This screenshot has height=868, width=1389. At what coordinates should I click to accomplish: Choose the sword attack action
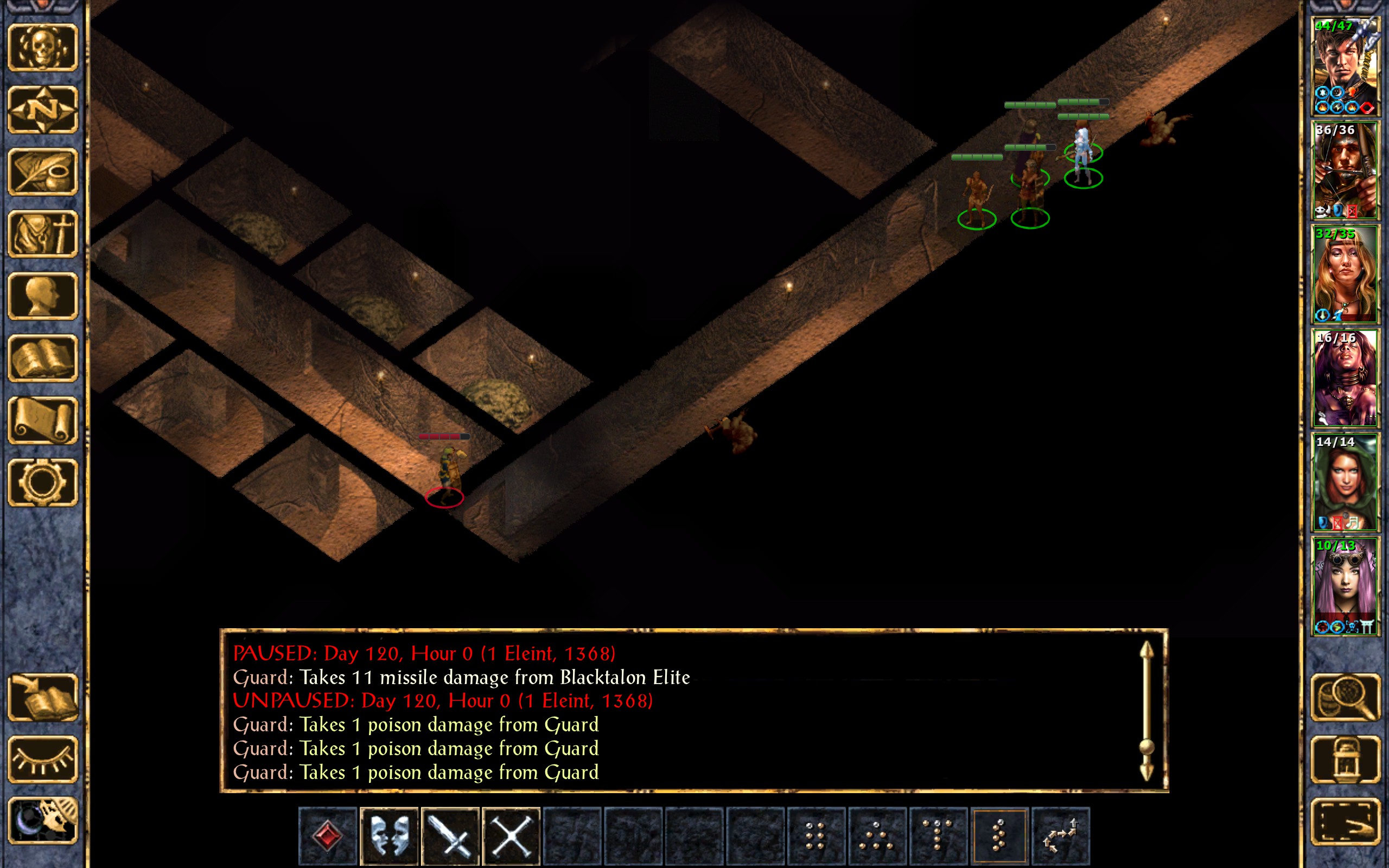[x=450, y=835]
